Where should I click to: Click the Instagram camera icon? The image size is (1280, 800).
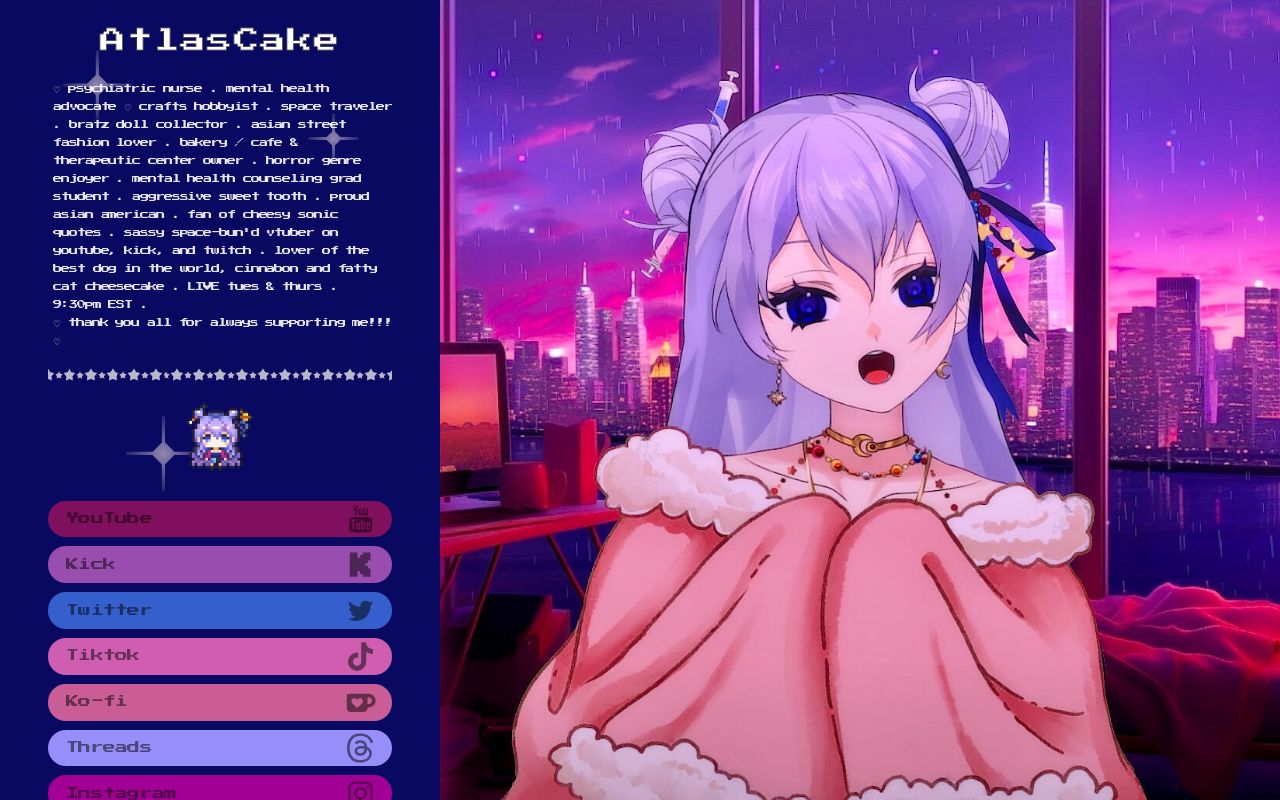[359, 791]
